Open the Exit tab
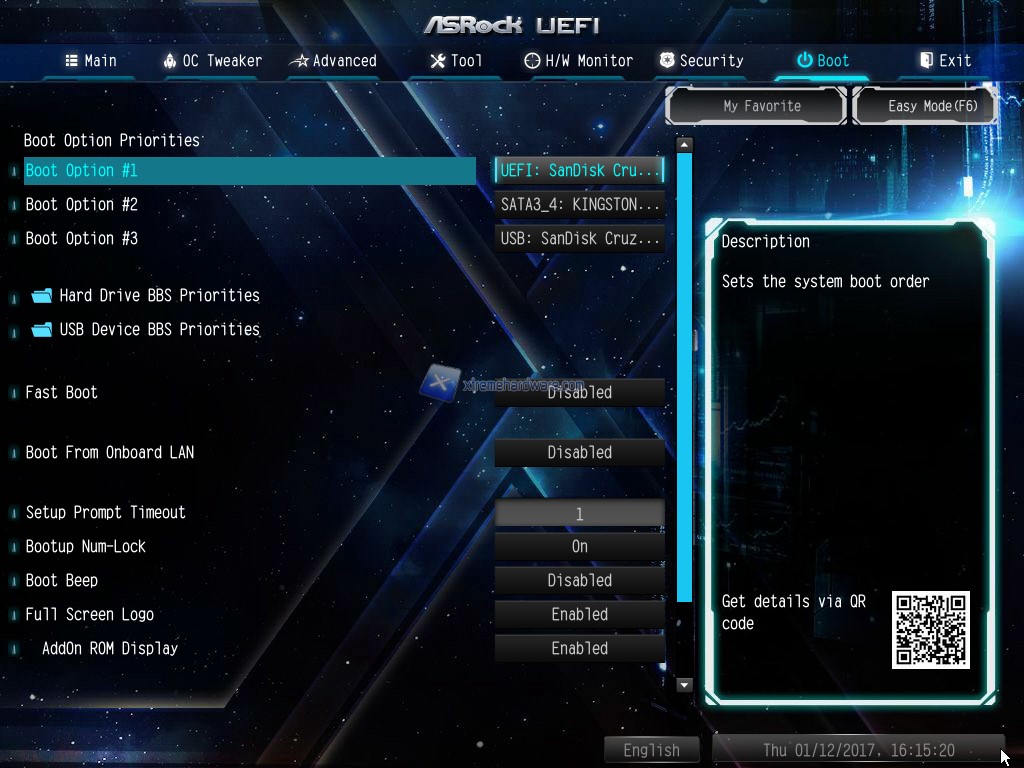1024x768 pixels. point(945,61)
